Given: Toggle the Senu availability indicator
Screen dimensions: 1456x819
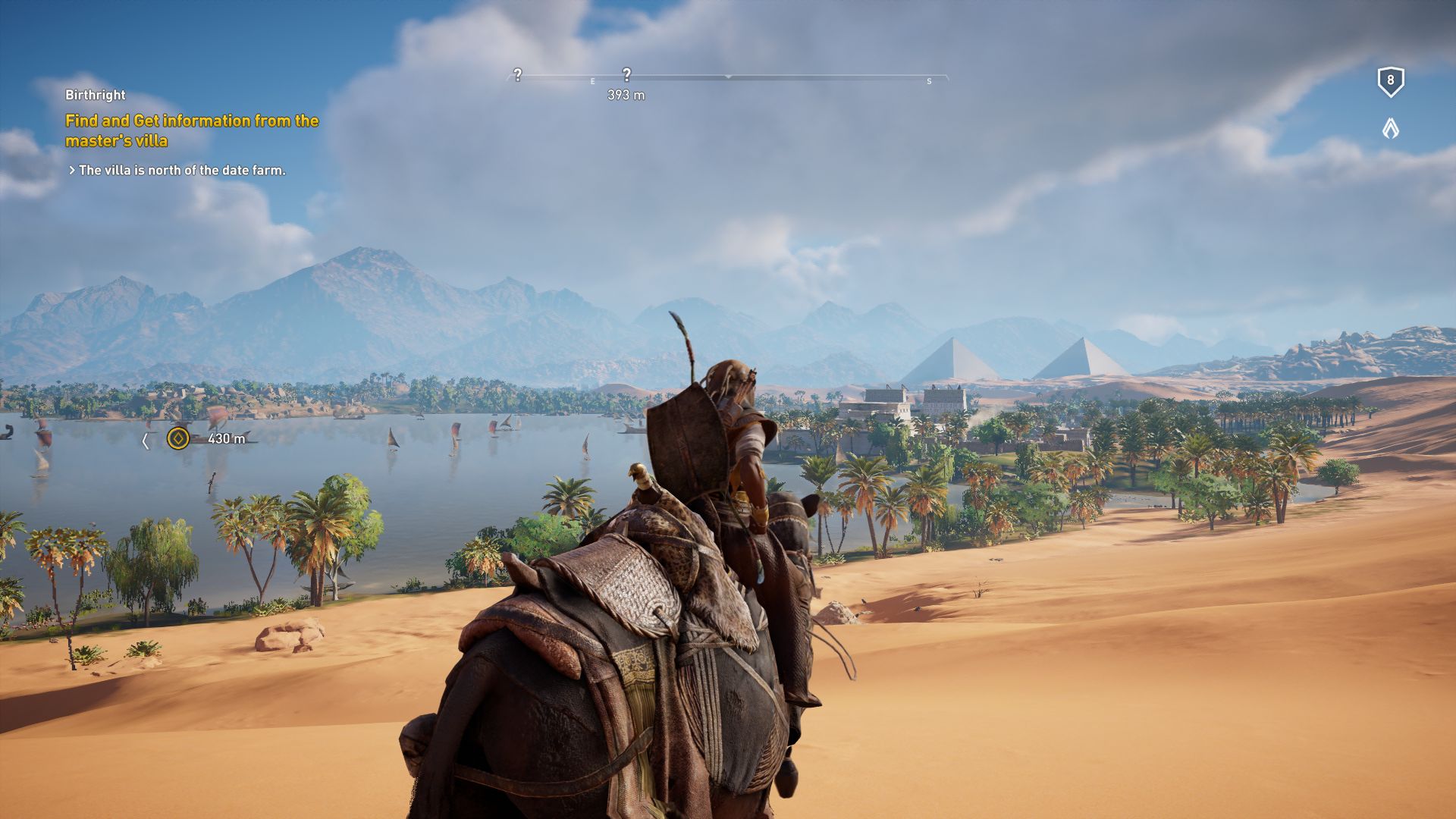Looking at the screenshot, I should coord(1390,129).
